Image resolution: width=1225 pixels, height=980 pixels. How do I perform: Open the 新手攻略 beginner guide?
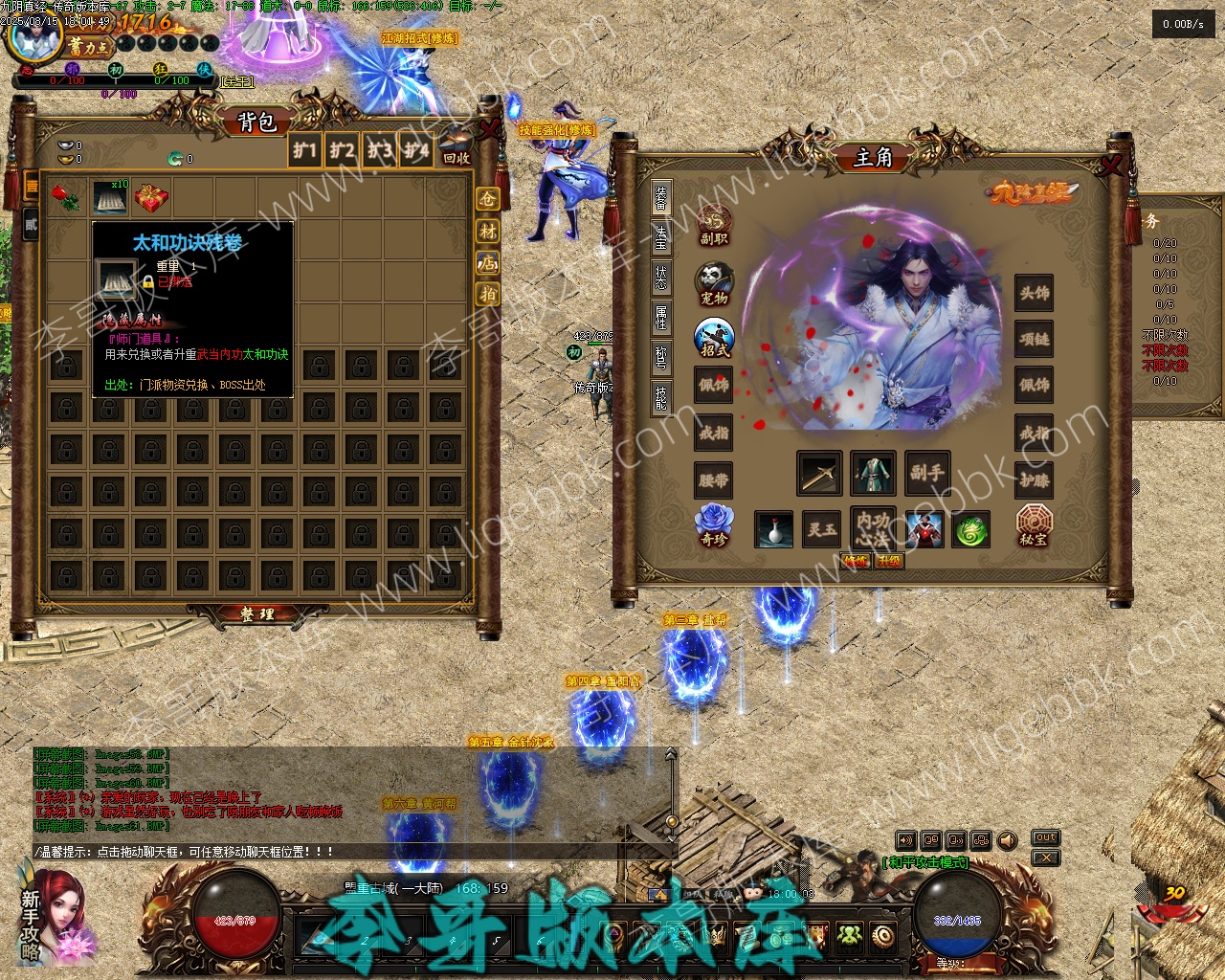[x=31, y=912]
